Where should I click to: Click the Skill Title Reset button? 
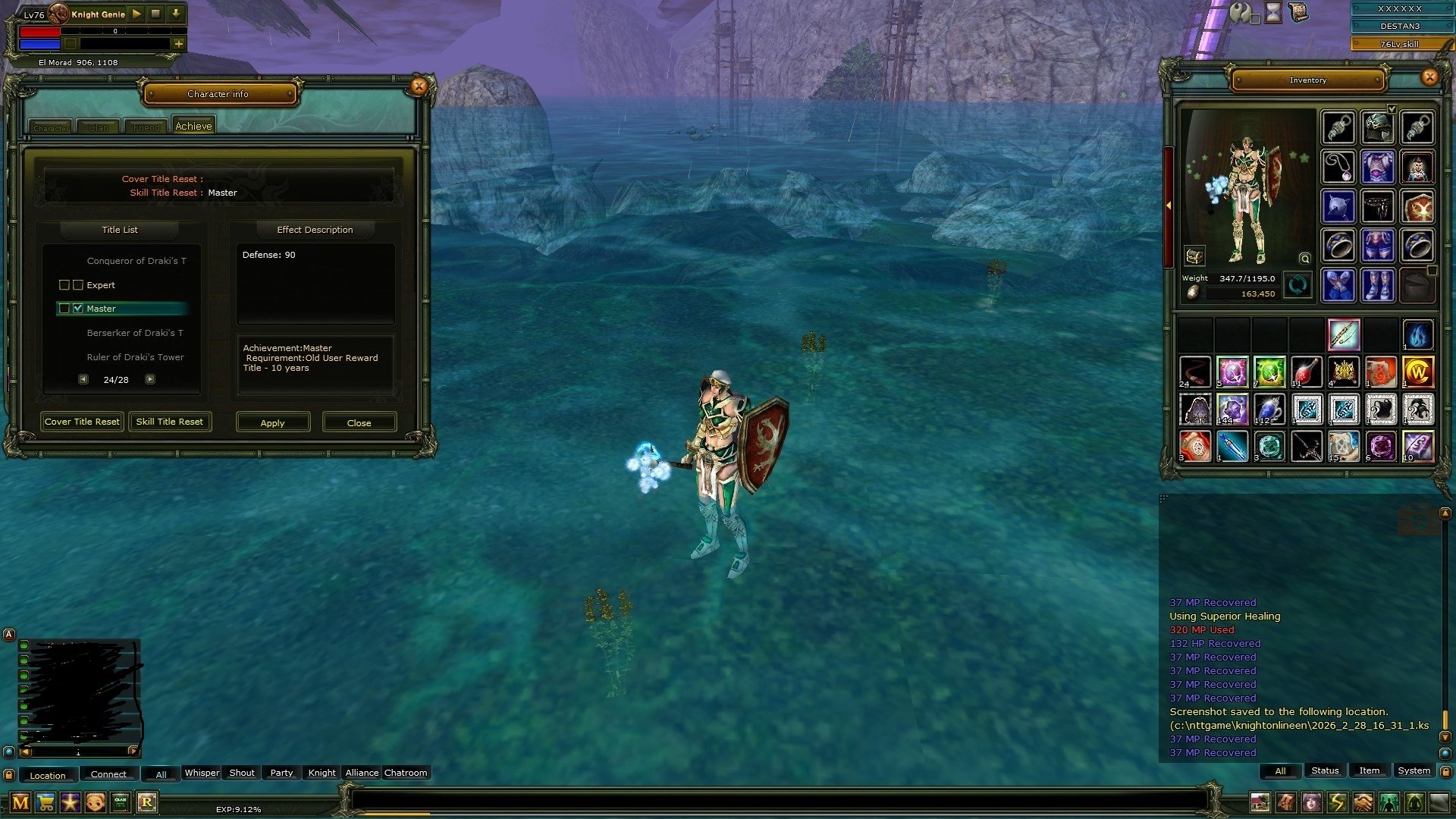(x=170, y=422)
